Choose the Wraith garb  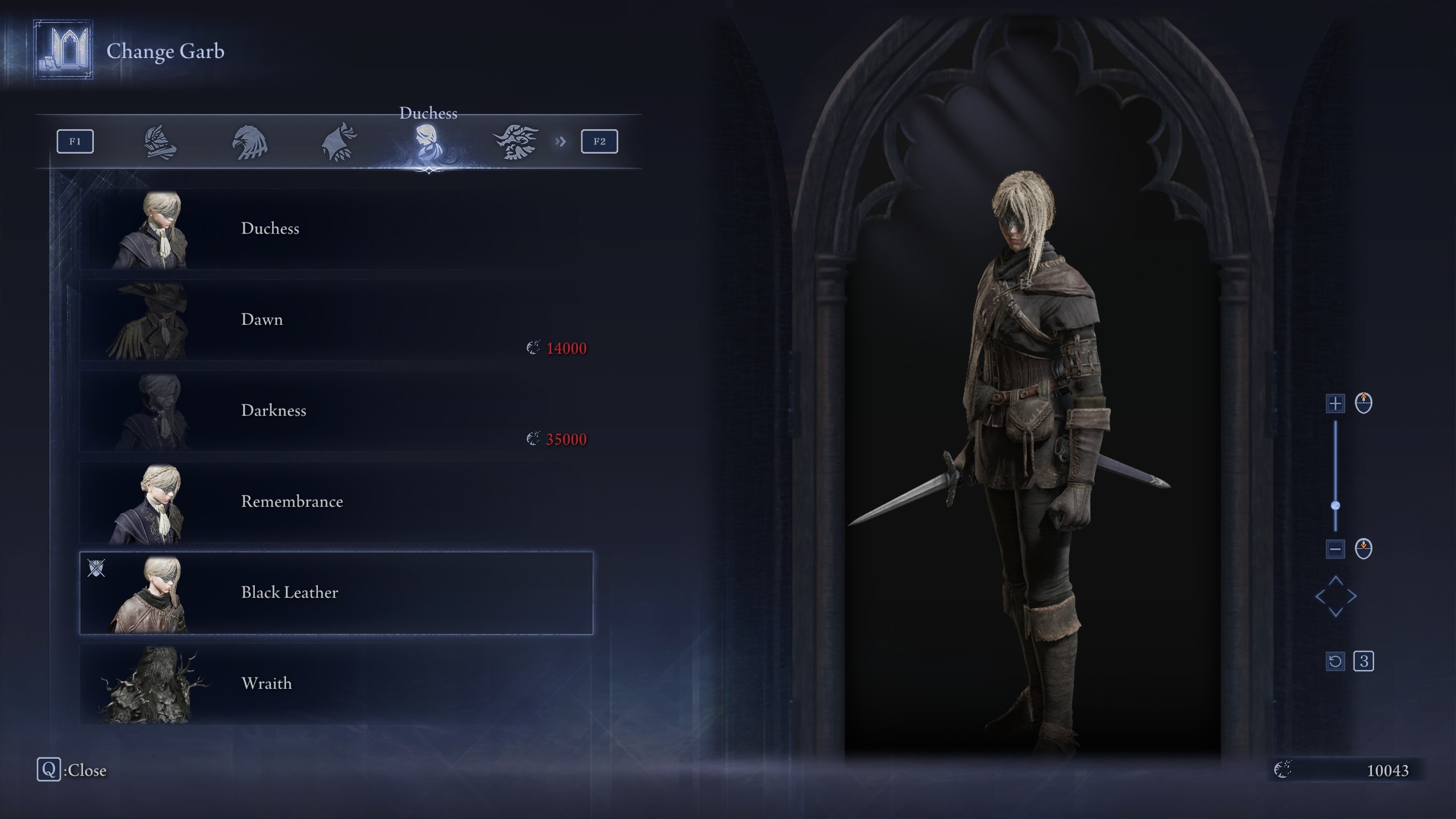click(x=336, y=684)
